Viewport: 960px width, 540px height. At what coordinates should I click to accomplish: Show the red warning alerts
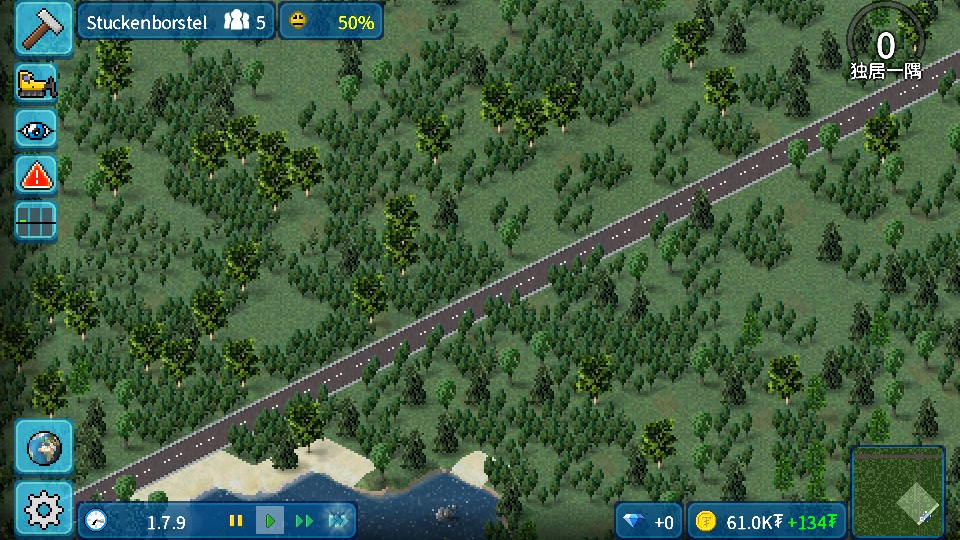click(x=36, y=175)
